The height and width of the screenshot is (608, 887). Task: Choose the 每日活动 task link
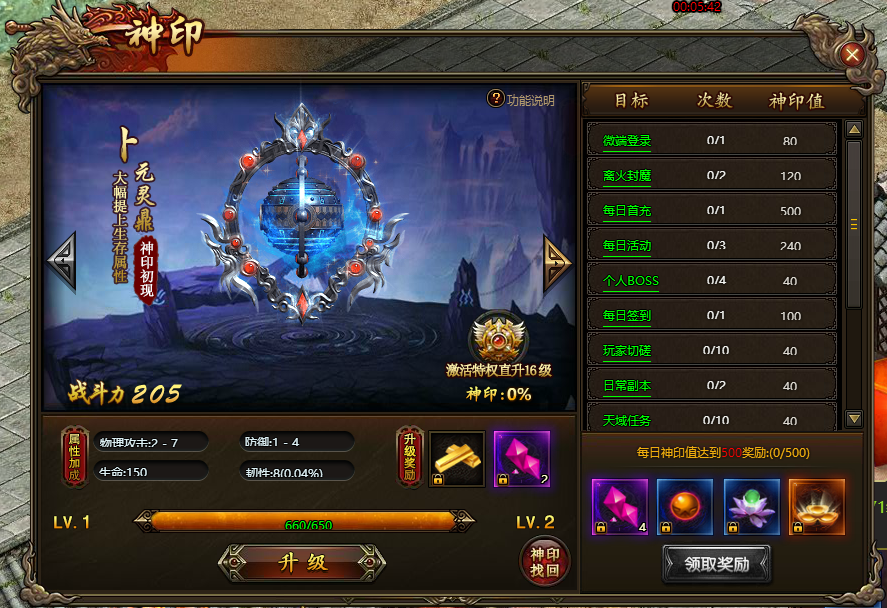point(627,246)
